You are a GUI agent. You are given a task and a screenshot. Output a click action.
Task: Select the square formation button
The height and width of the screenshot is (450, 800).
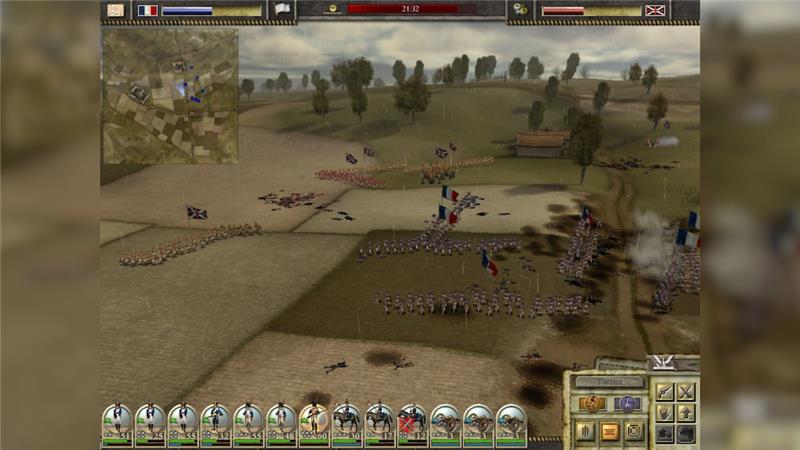pyautogui.click(x=634, y=431)
